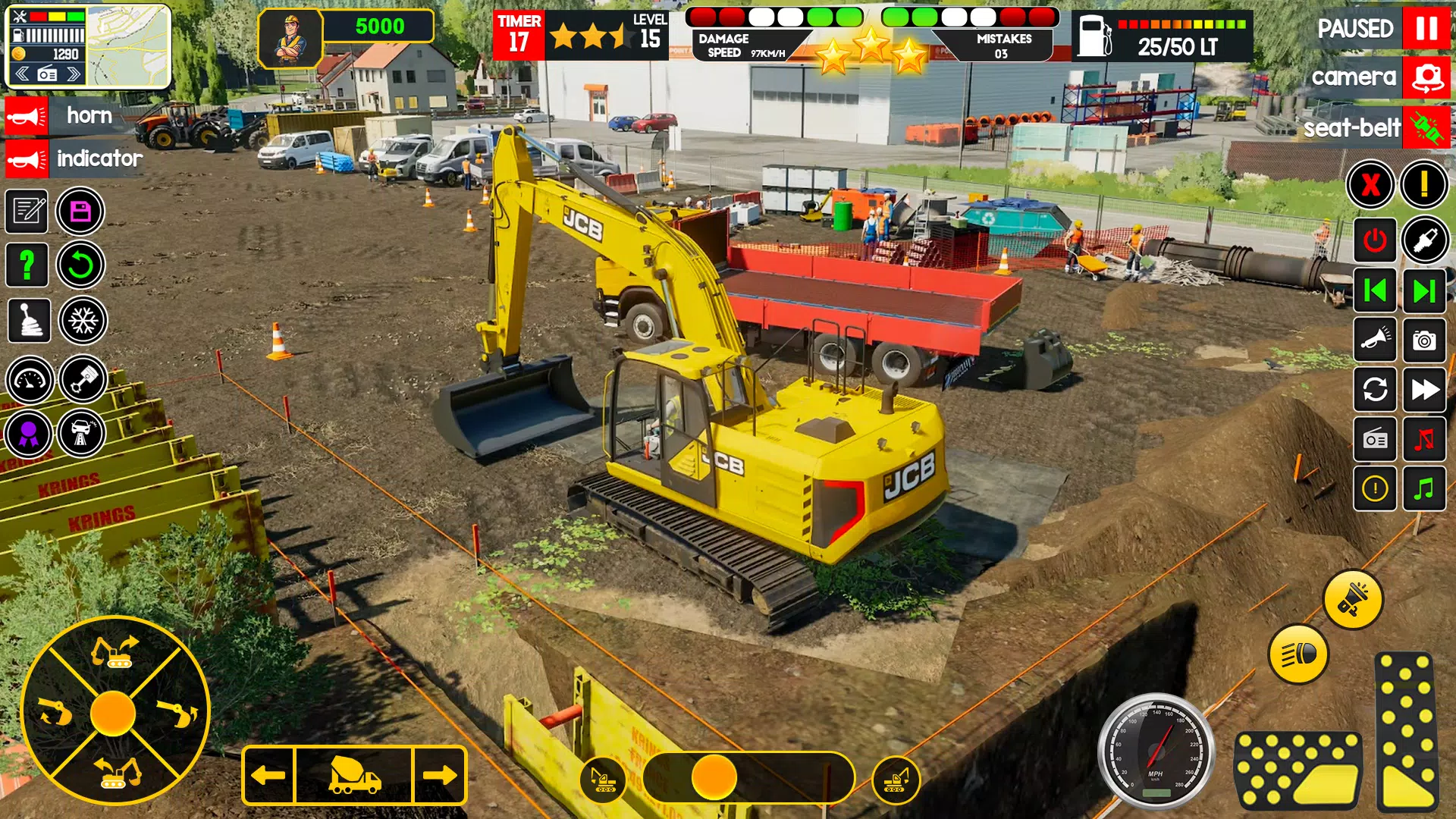This screenshot has height=819, width=1456.
Task: Toggle the seat-belt on
Action: (x=1425, y=127)
